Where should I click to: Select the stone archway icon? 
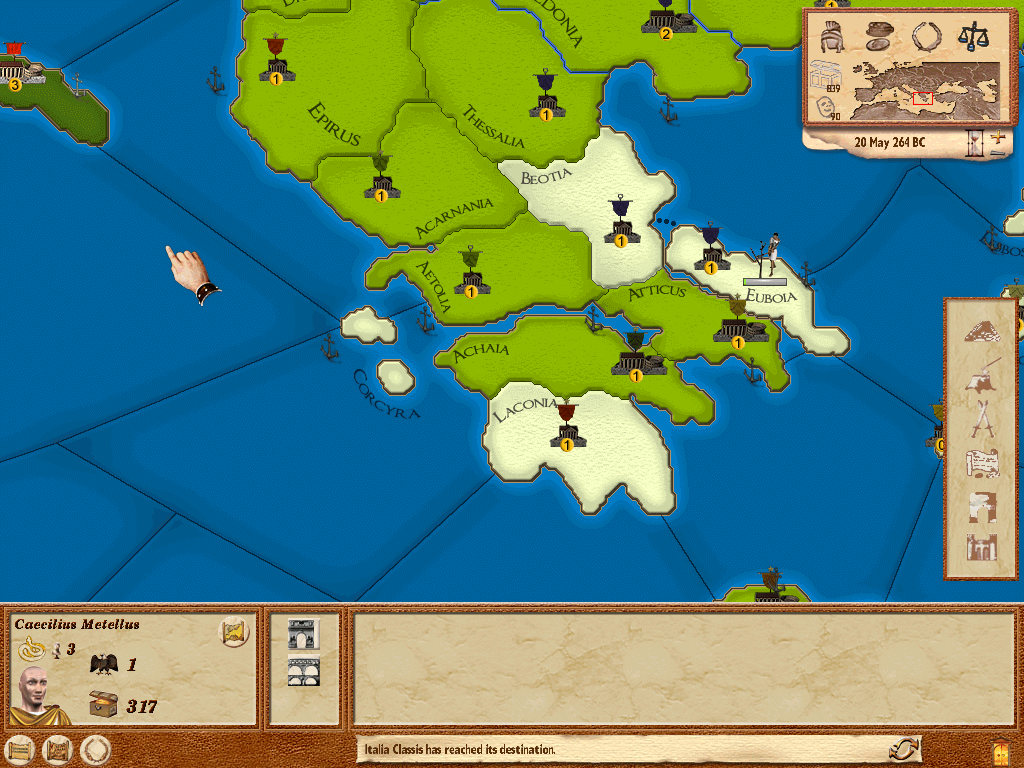pos(982,506)
